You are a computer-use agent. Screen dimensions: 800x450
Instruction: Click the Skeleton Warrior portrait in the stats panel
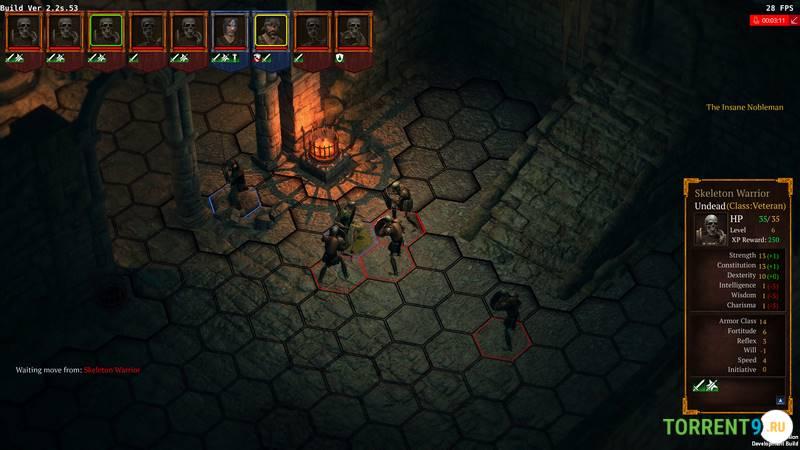(710, 229)
